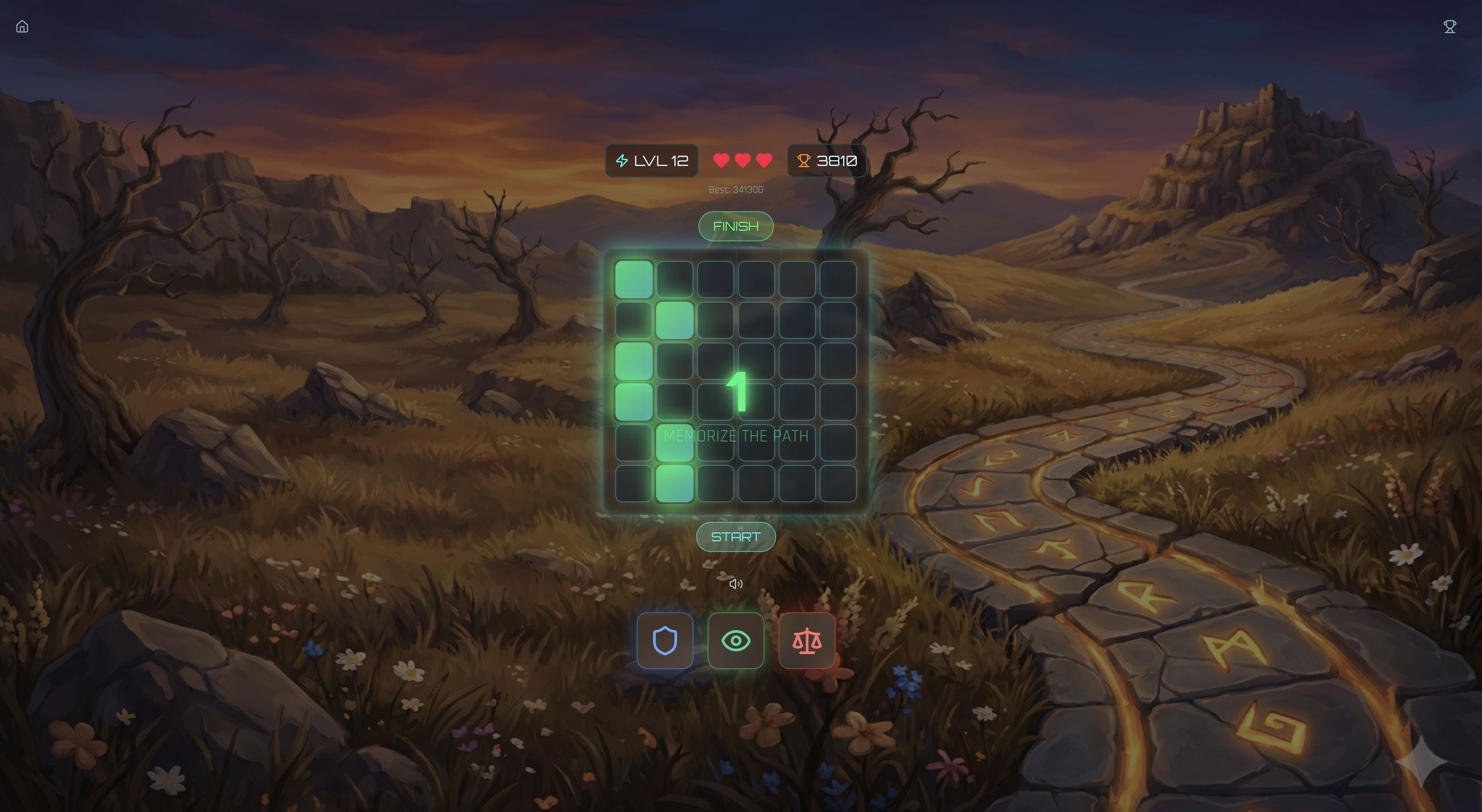Click the lightning bolt on LVL 12 badge
Image resolution: width=1482 pixels, height=812 pixels.
623,161
